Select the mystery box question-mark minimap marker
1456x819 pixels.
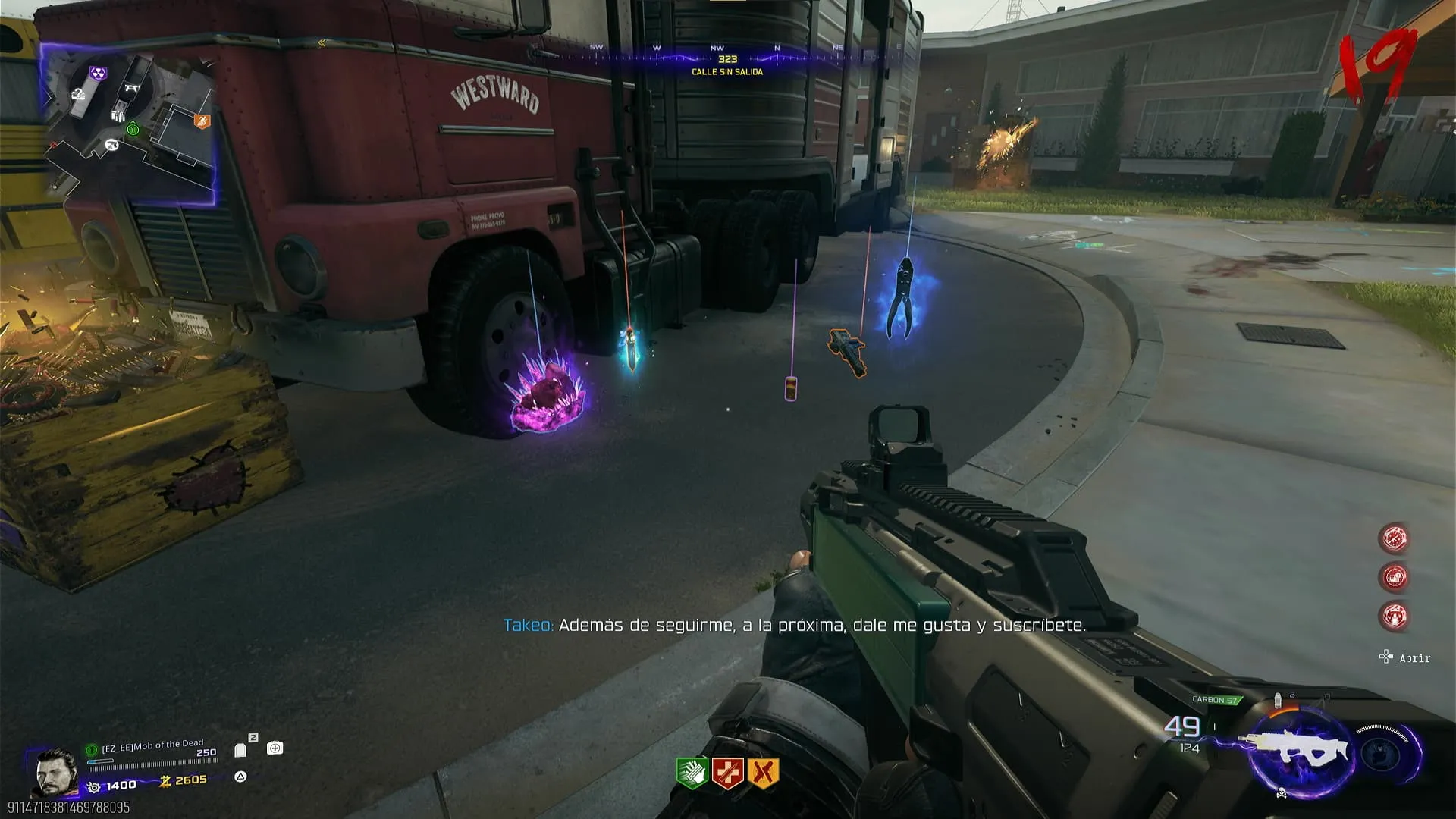(78, 94)
